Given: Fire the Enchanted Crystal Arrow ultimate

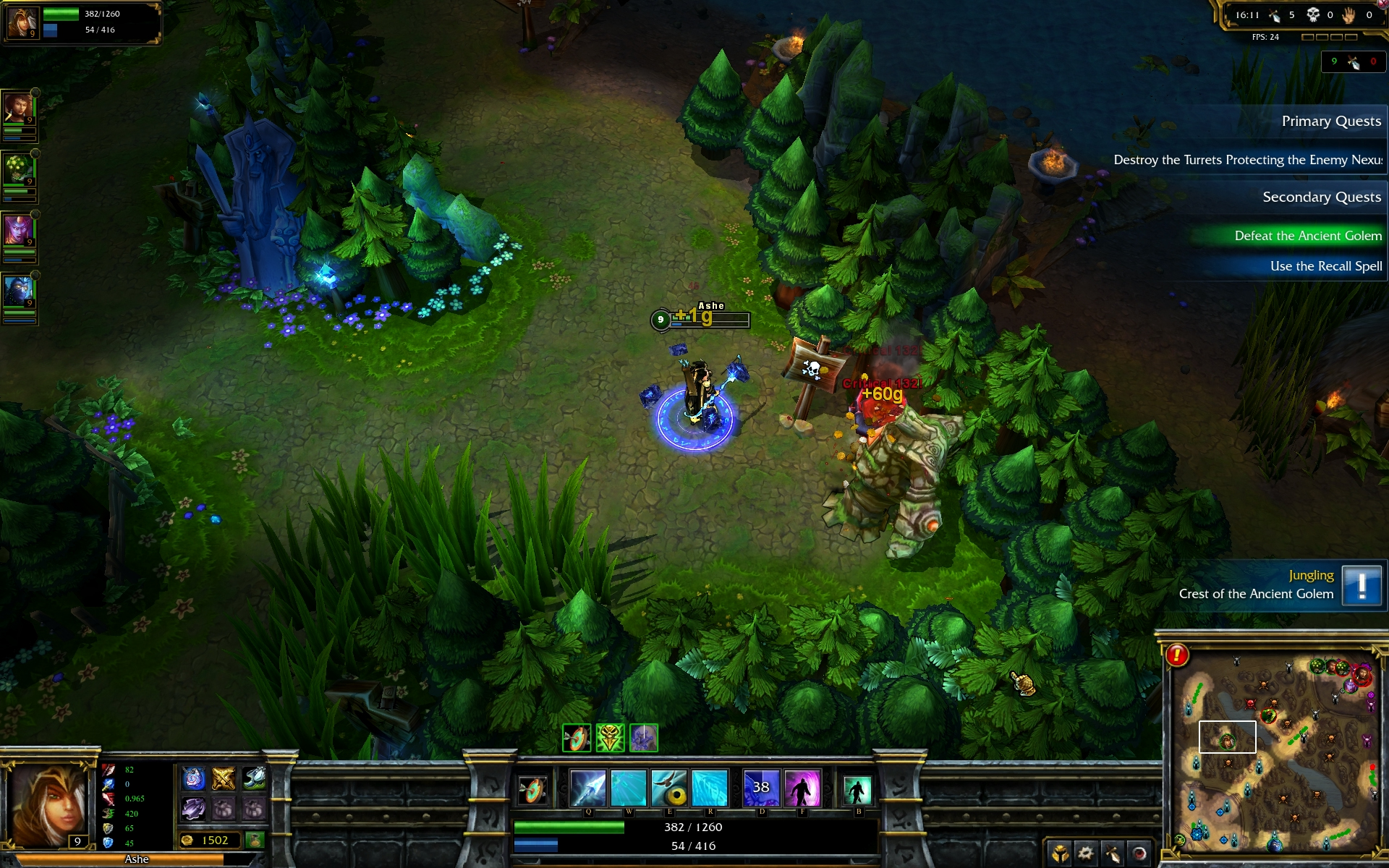Looking at the screenshot, I should coord(710,788).
